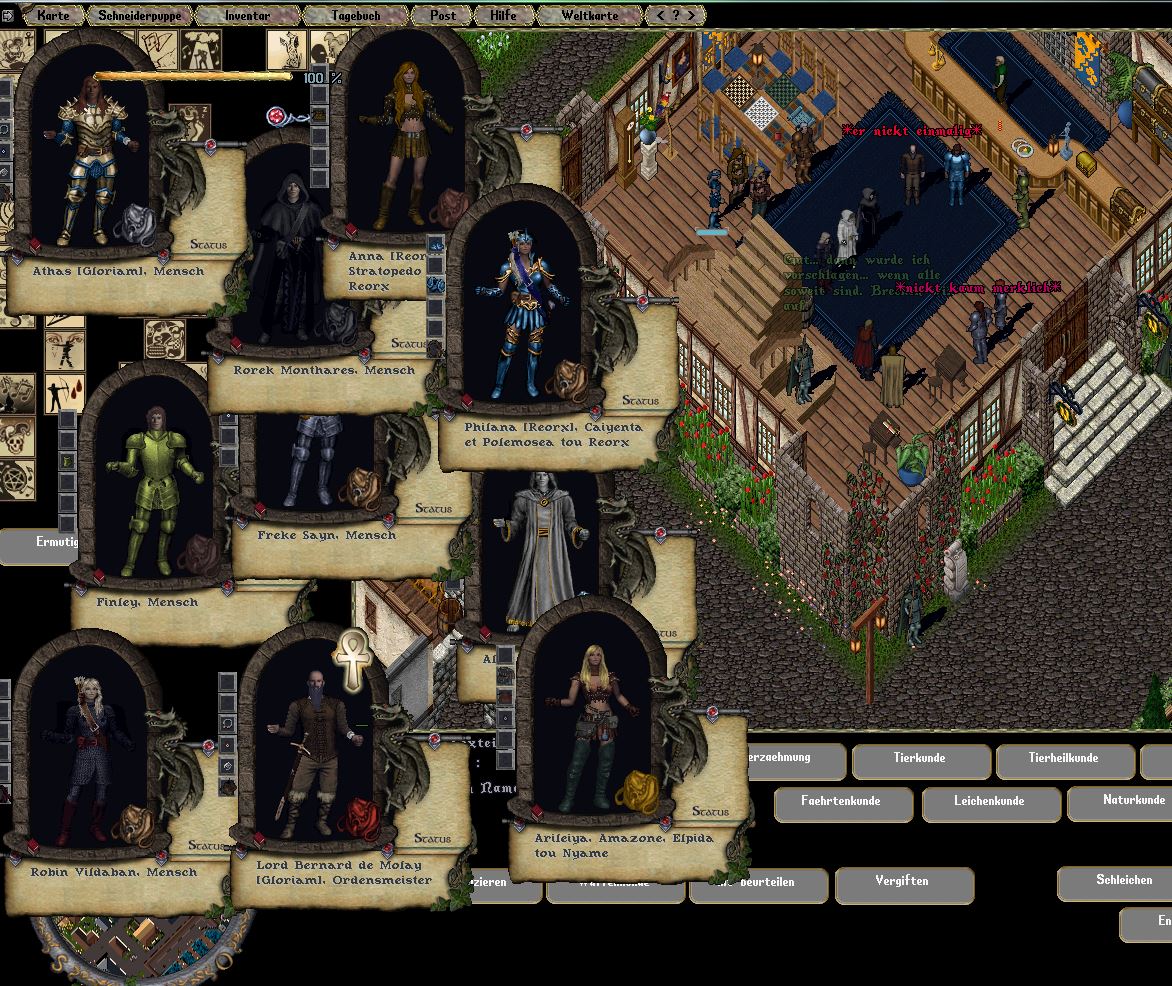
Task: Open the Karte menu
Action: click(x=53, y=15)
